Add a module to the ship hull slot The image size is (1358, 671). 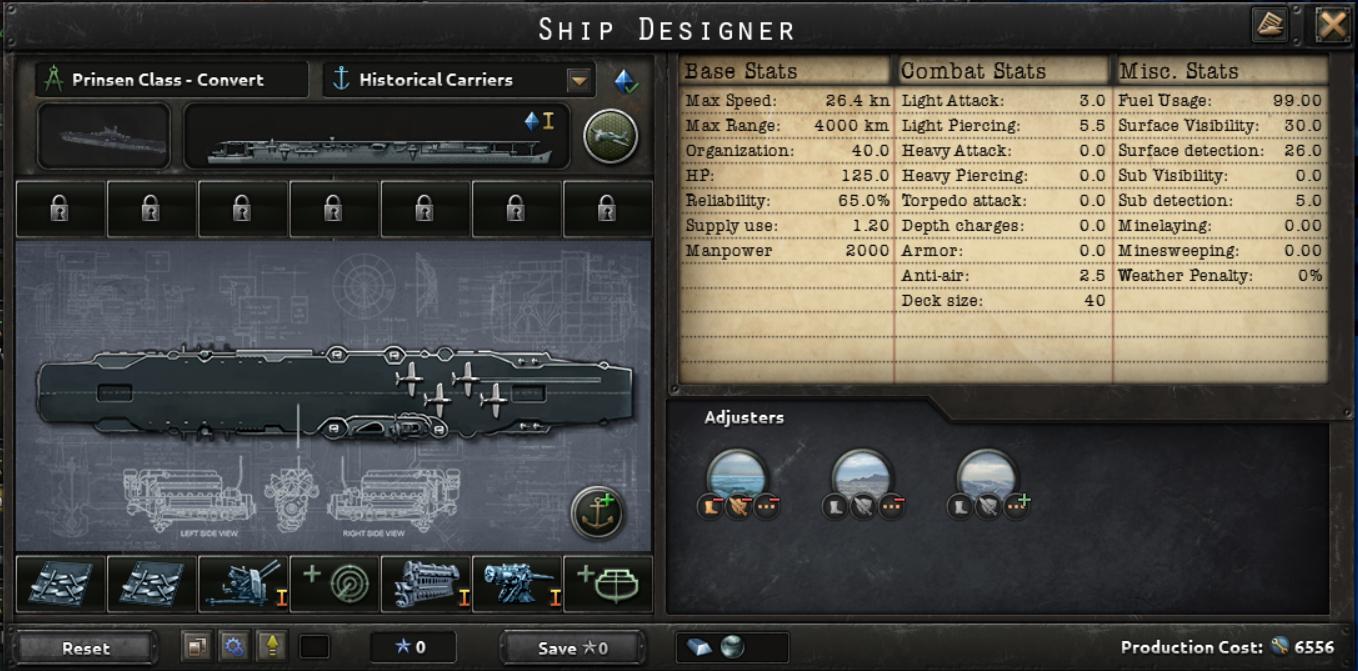608,584
